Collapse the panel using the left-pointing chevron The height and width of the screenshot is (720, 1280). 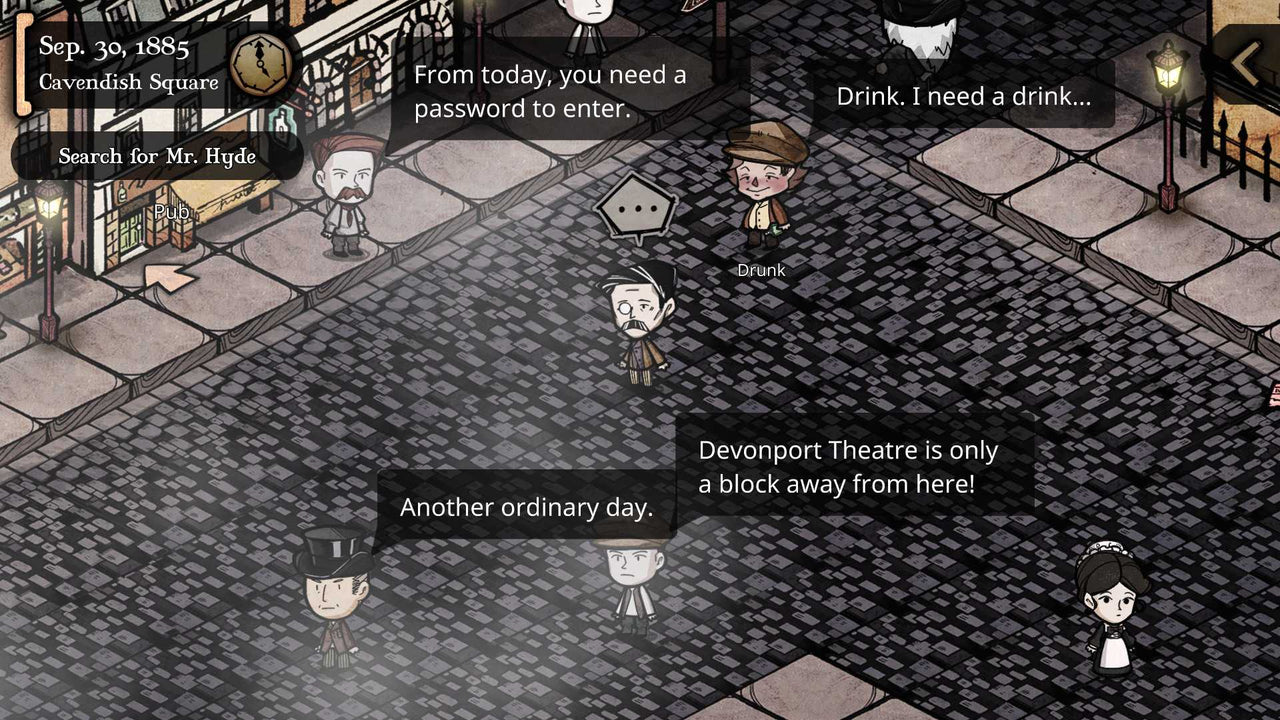pyautogui.click(x=1244, y=60)
